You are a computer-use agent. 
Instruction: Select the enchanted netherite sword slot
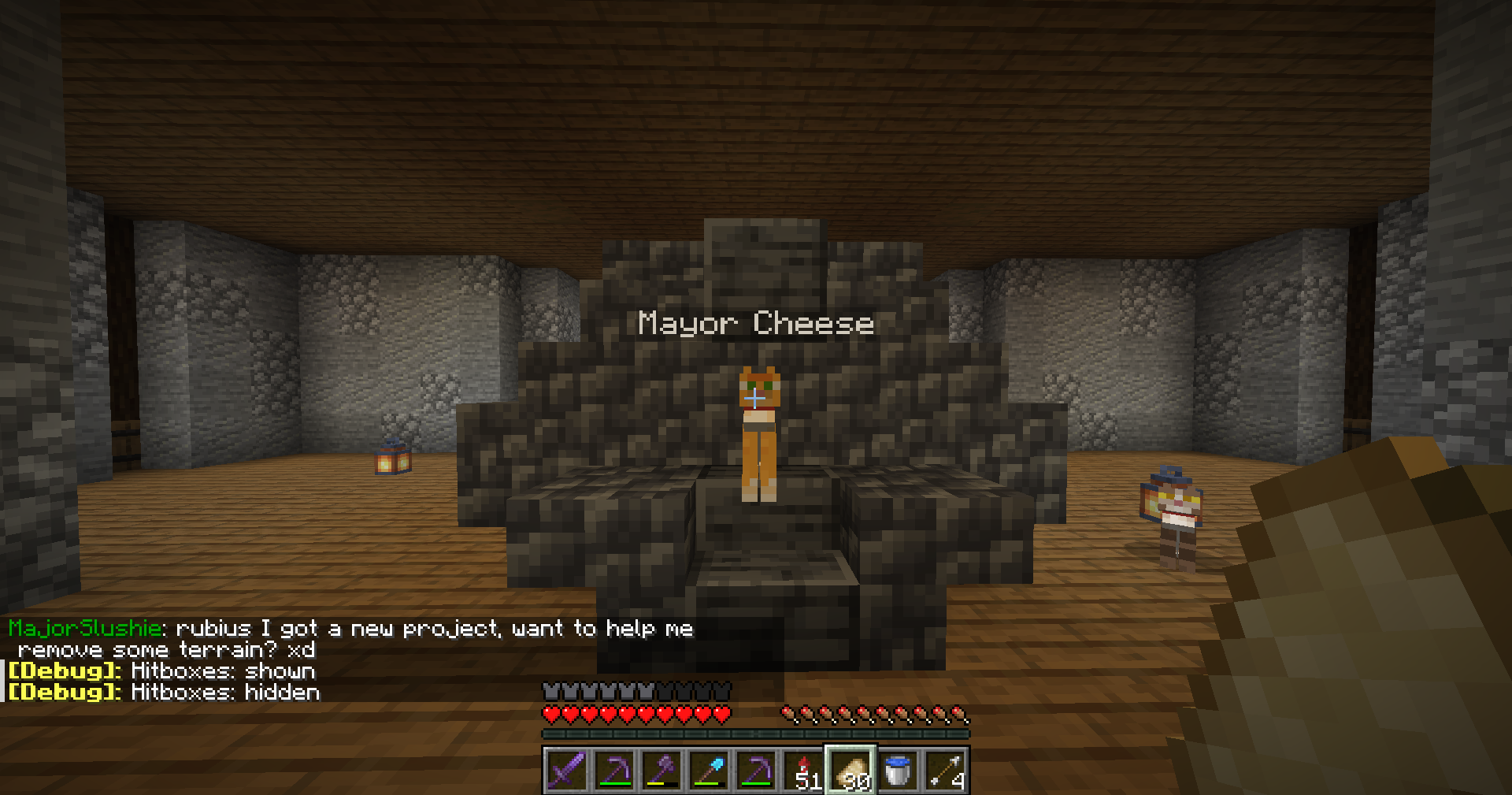[566, 771]
